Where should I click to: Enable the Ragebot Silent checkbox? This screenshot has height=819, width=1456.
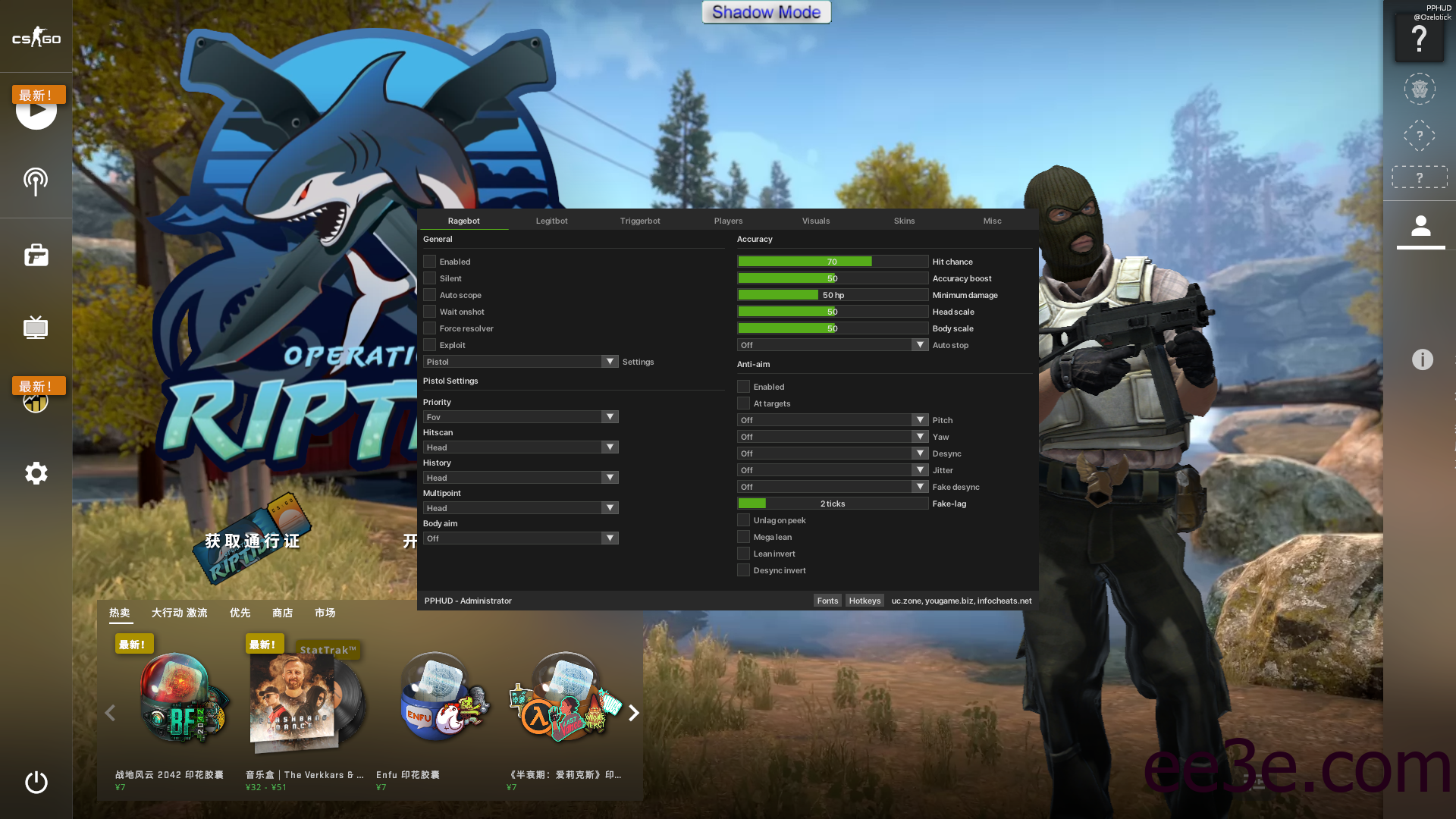429,278
